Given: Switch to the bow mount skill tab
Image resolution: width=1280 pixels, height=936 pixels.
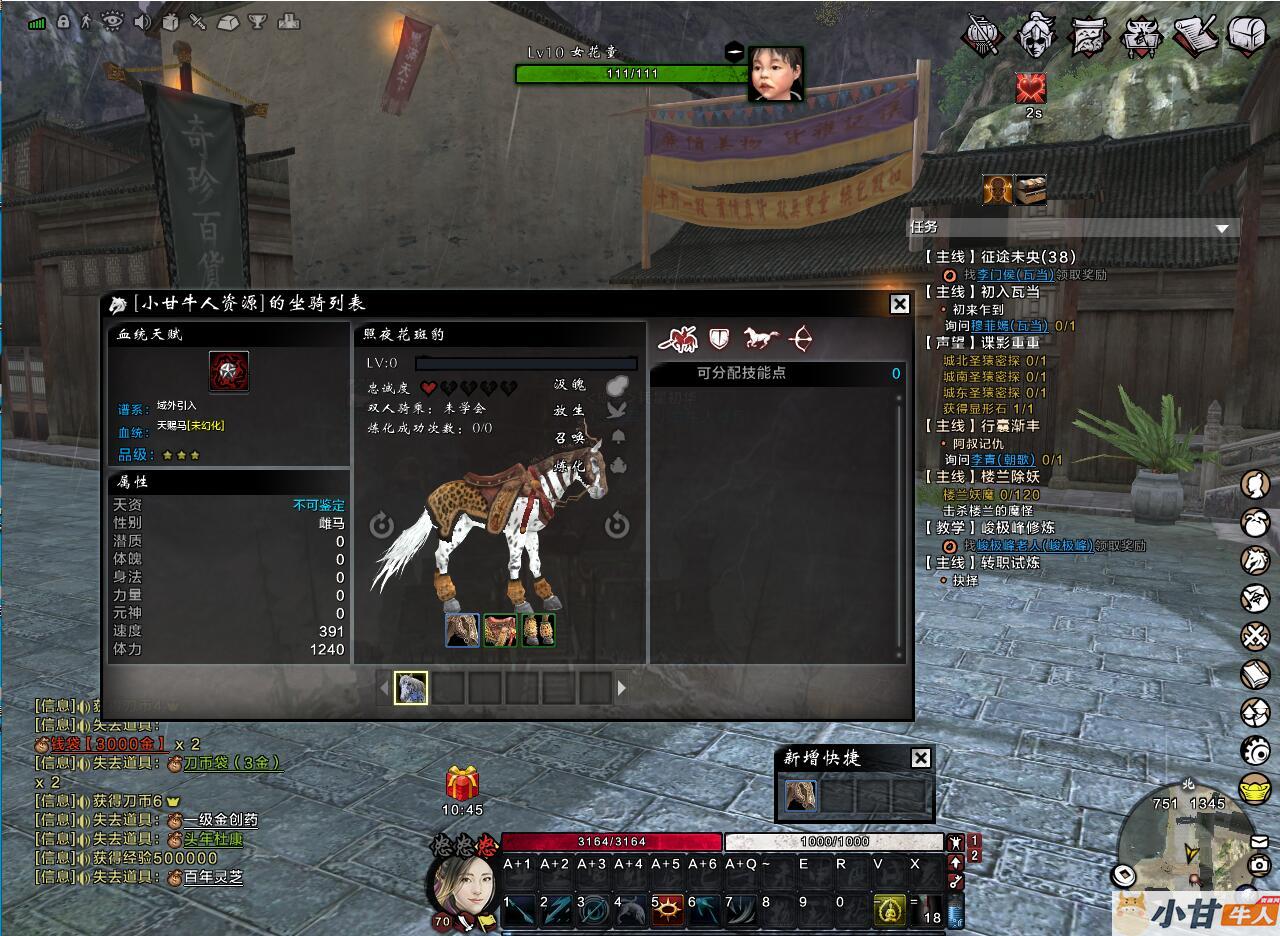Looking at the screenshot, I should [x=800, y=339].
